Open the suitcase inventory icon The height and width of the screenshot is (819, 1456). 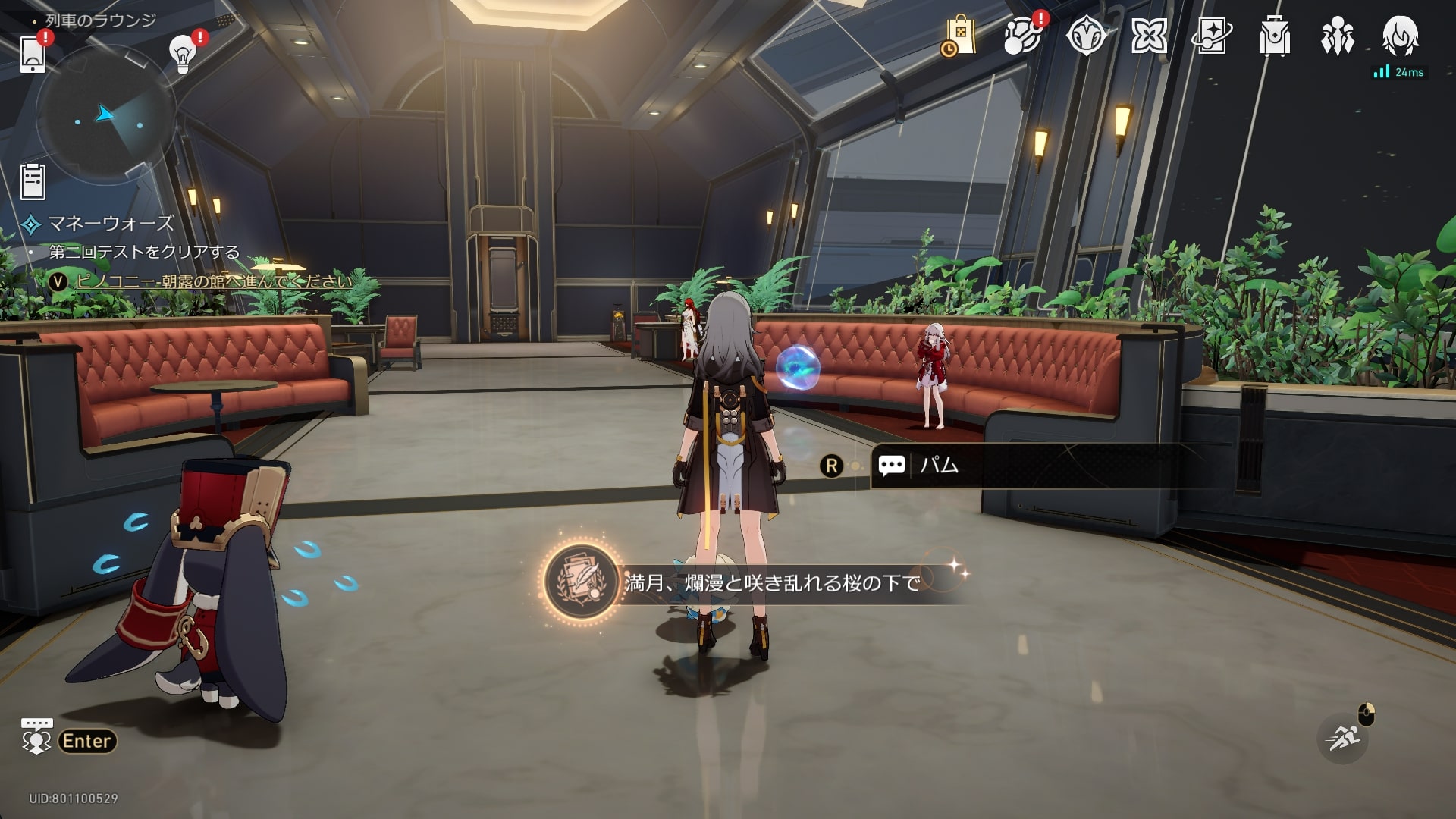pyautogui.click(x=1274, y=36)
